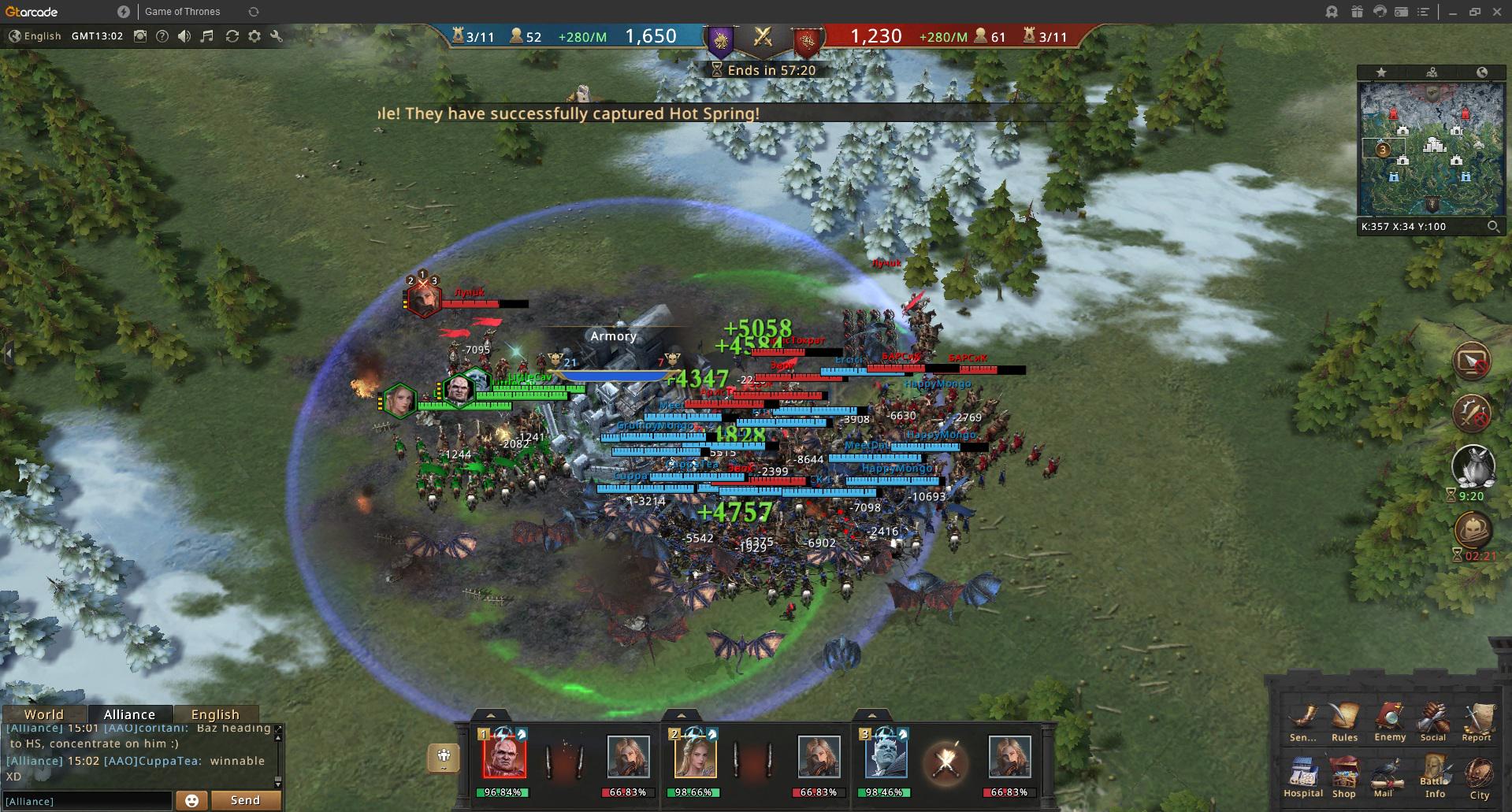Focus the Alliance chat input box

tap(87, 801)
